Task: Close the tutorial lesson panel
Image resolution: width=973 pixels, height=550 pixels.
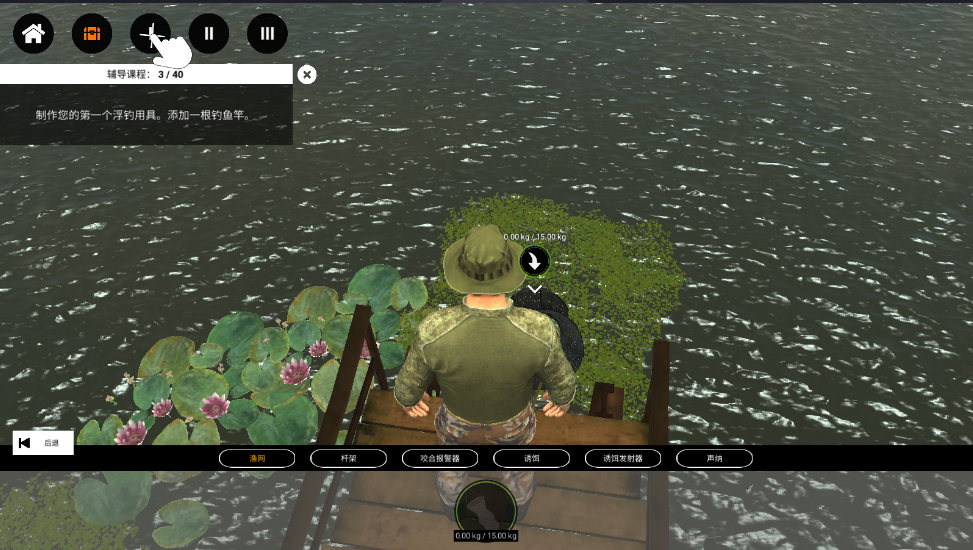Action: [x=307, y=74]
